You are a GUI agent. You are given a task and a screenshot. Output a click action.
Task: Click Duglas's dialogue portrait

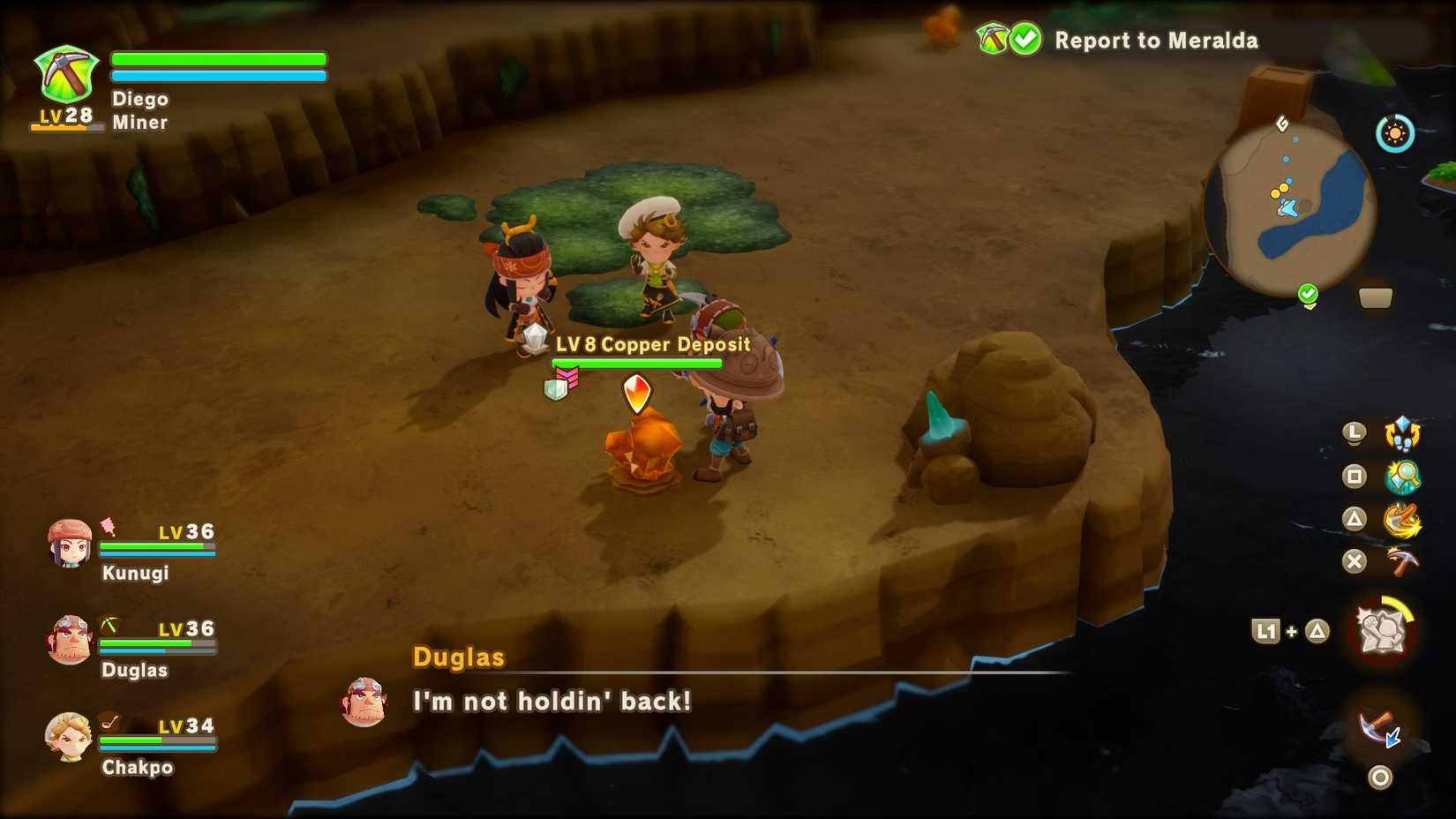click(363, 703)
